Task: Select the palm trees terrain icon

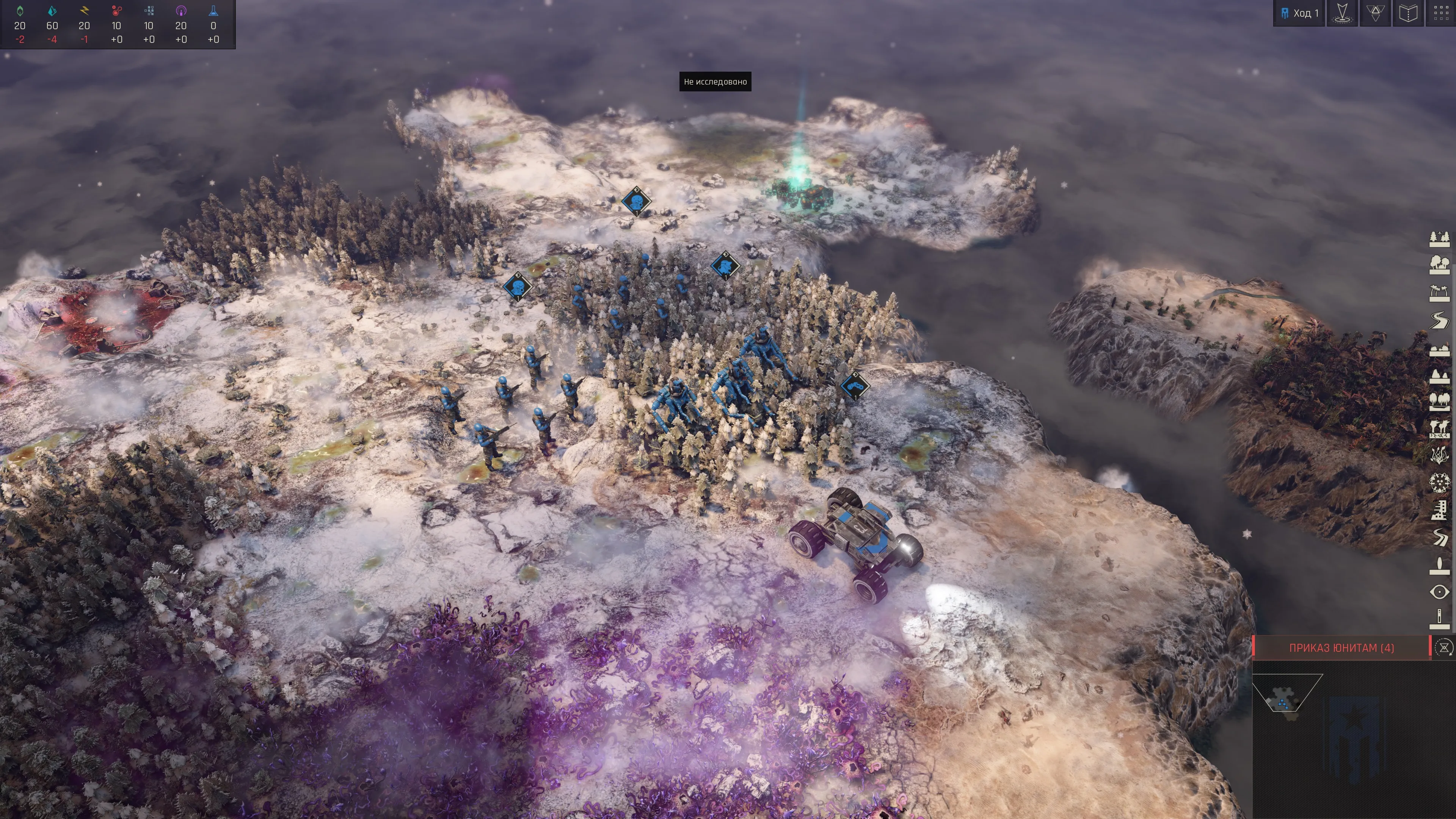Action: (x=1440, y=293)
